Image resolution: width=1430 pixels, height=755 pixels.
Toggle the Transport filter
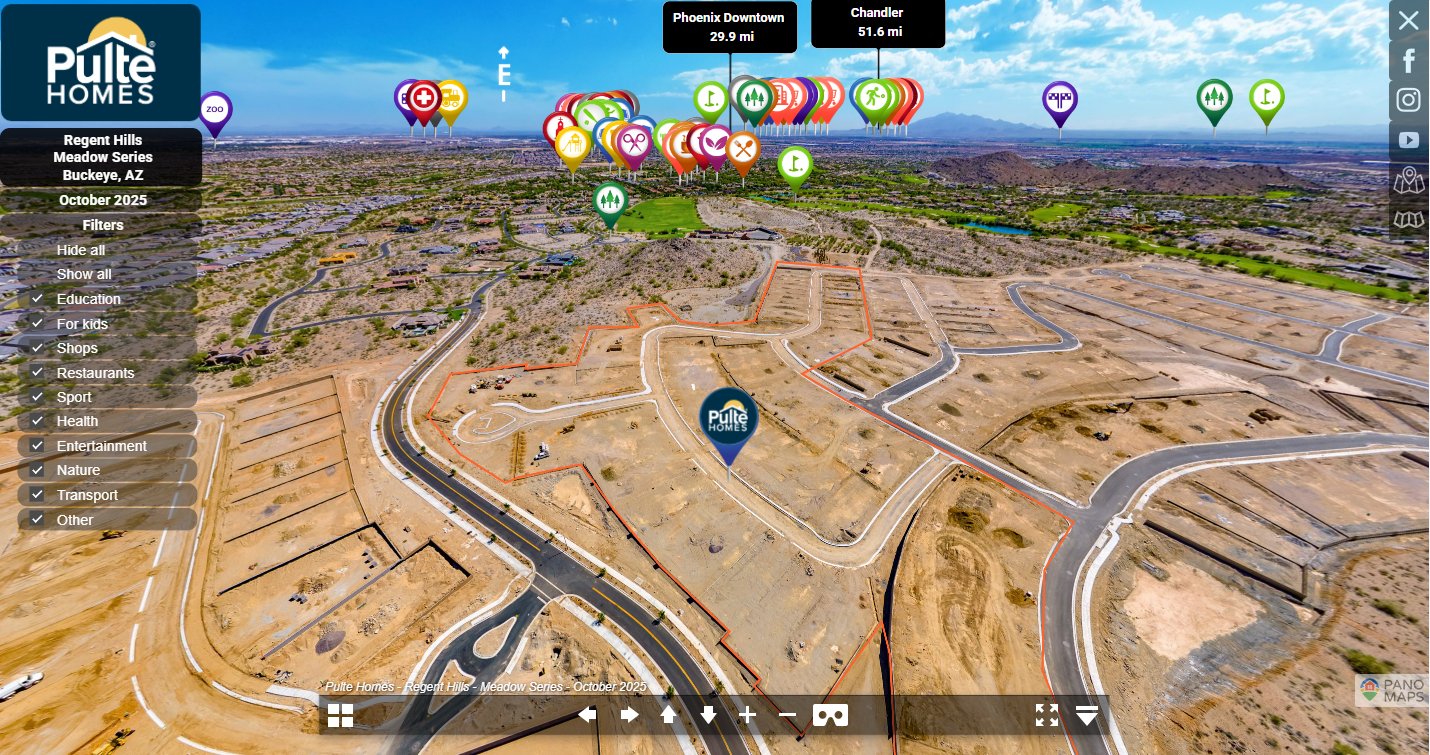(x=37, y=495)
